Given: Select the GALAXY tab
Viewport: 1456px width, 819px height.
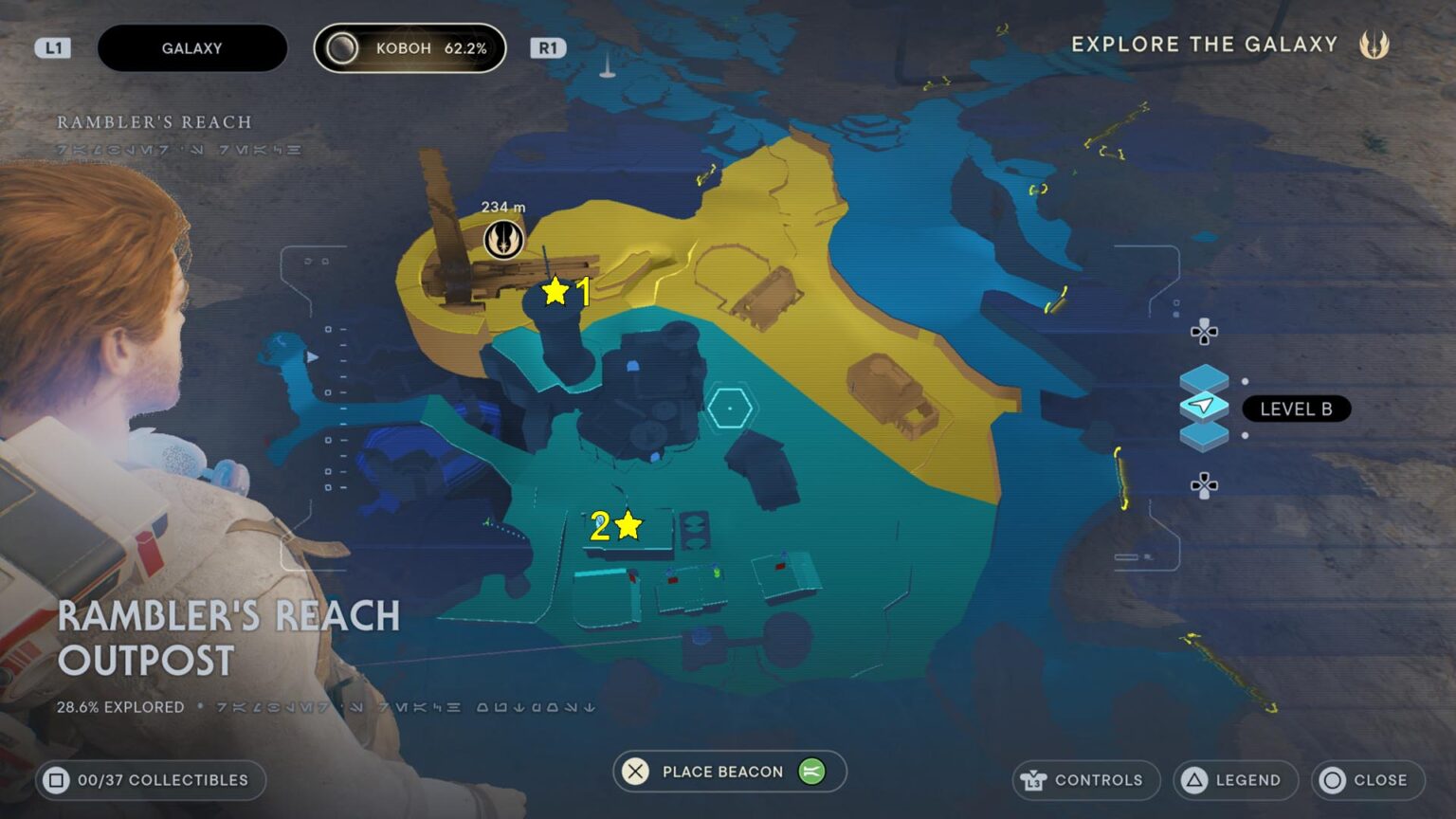Looking at the screenshot, I should [192, 47].
